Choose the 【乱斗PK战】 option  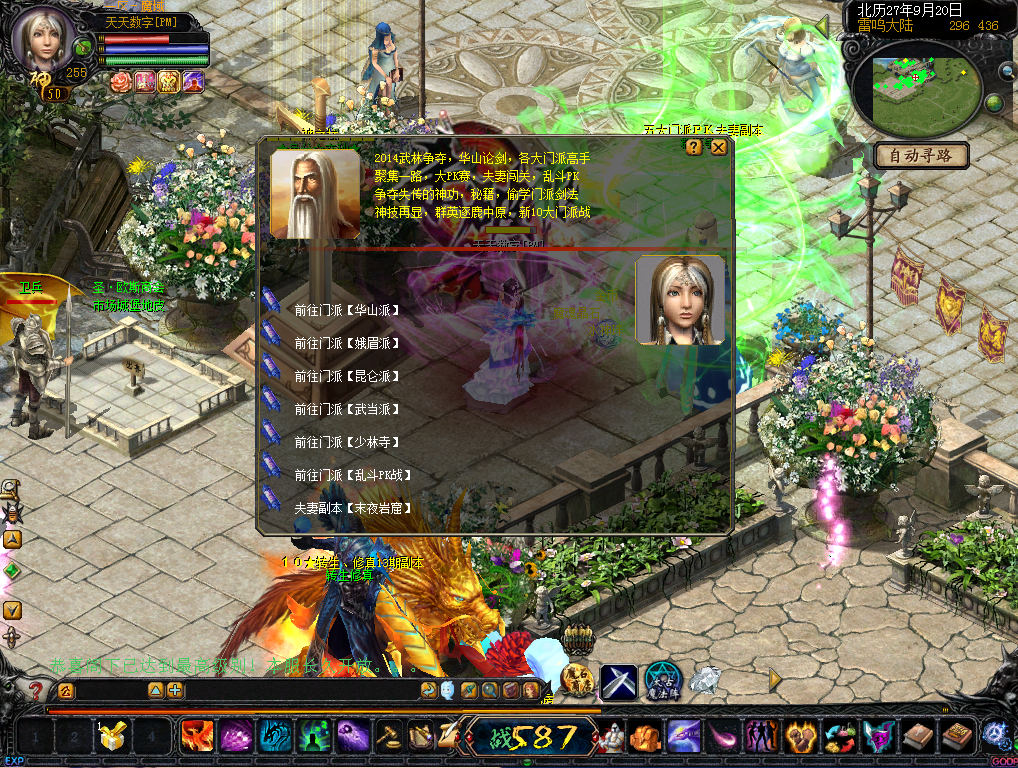pyautogui.click(x=353, y=475)
